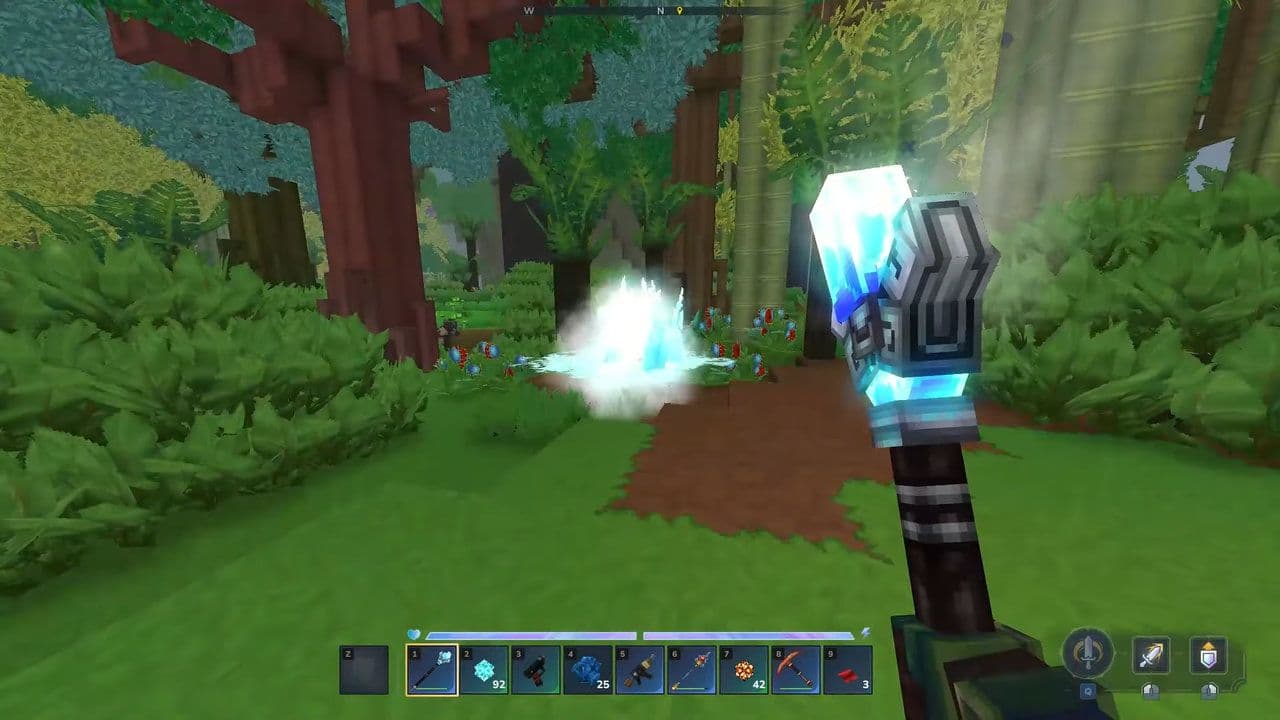The image size is (1280, 720).
Task: Select the torch spear in slot 6
Action: point(692,668)
